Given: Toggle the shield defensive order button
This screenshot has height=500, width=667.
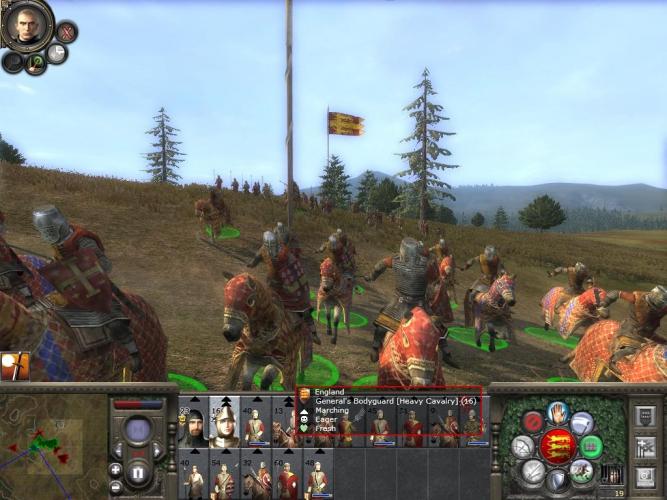Looking at the screenshot, I should 558,480.
